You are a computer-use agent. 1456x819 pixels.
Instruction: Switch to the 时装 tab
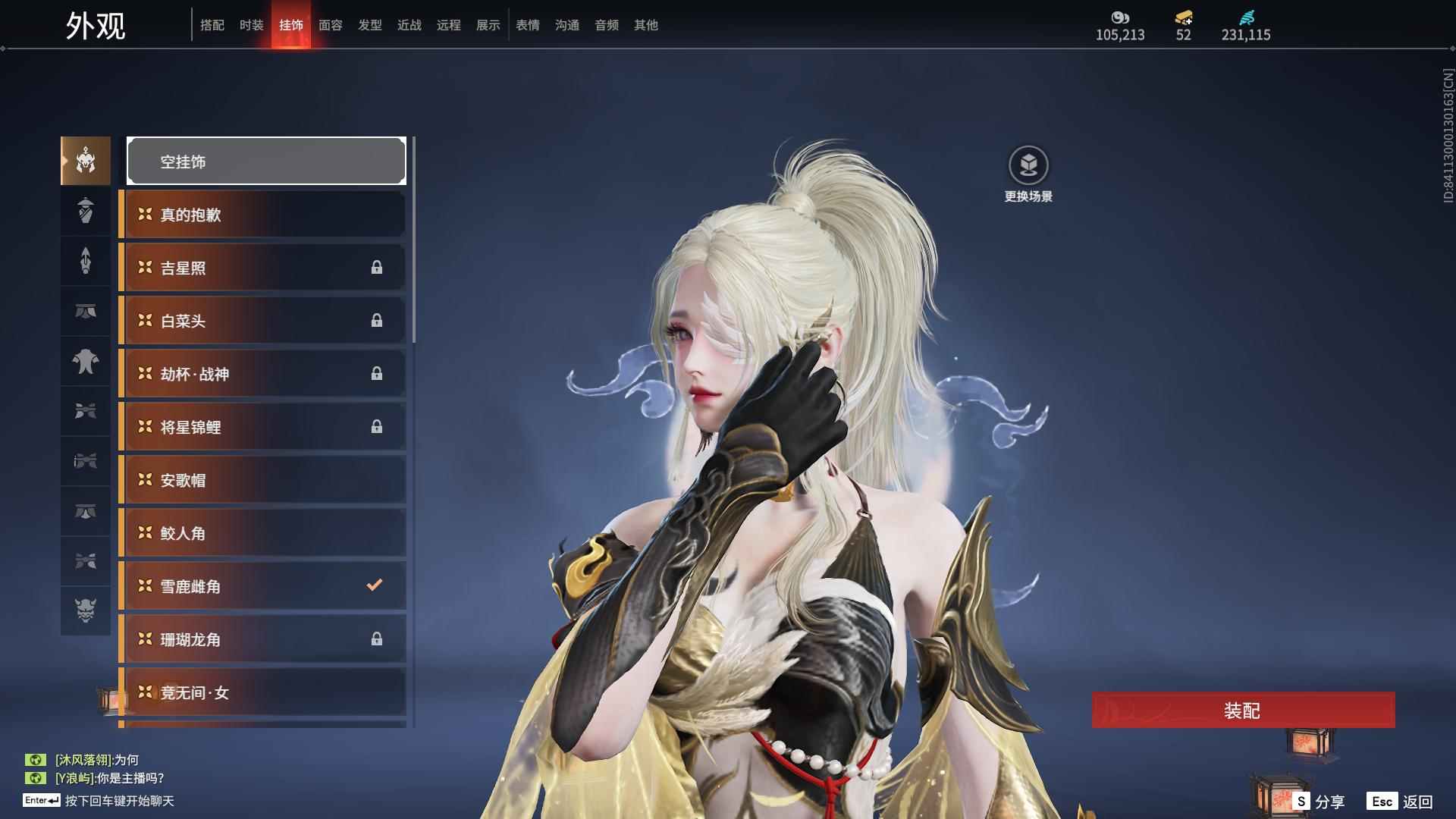coord(251,25)
